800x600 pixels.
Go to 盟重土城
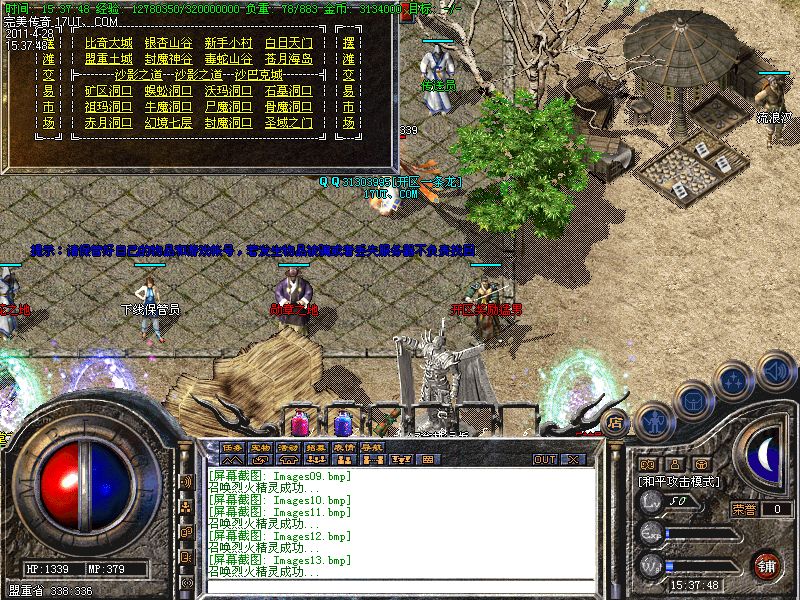tap(108, 59)
